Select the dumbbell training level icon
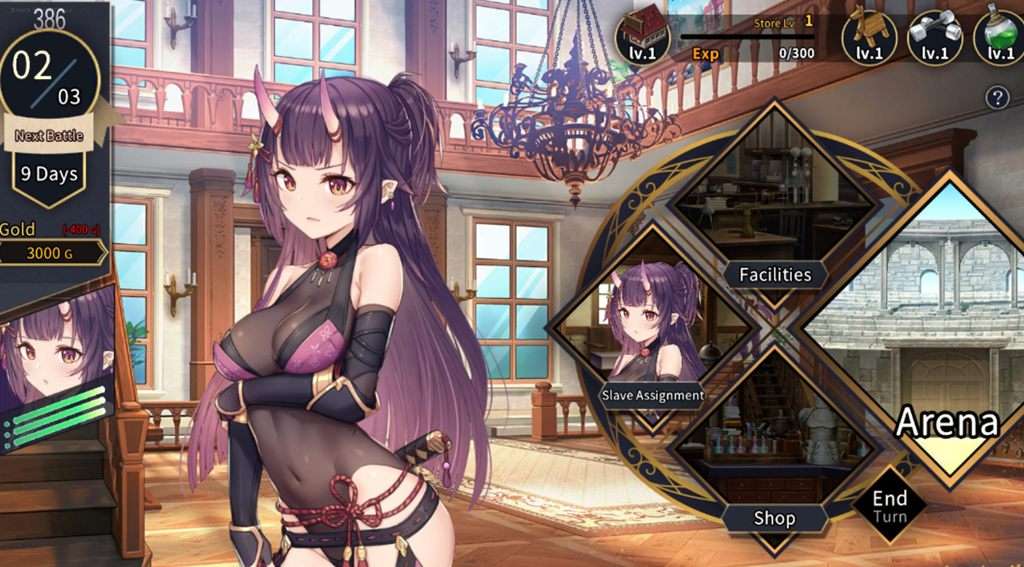 tap(934, 37)
